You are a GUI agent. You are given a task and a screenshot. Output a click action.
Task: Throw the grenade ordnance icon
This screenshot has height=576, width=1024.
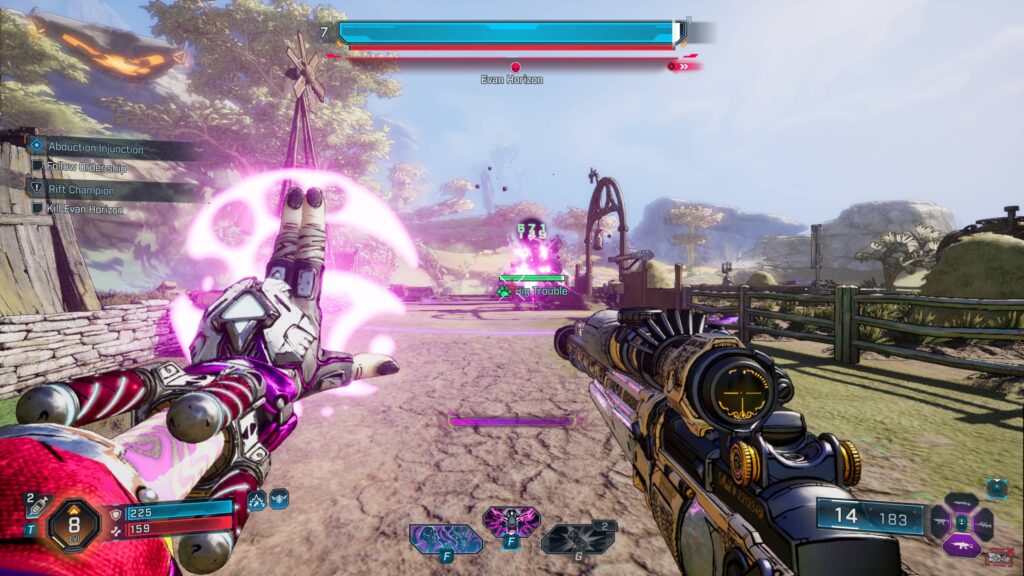(577, 539)
